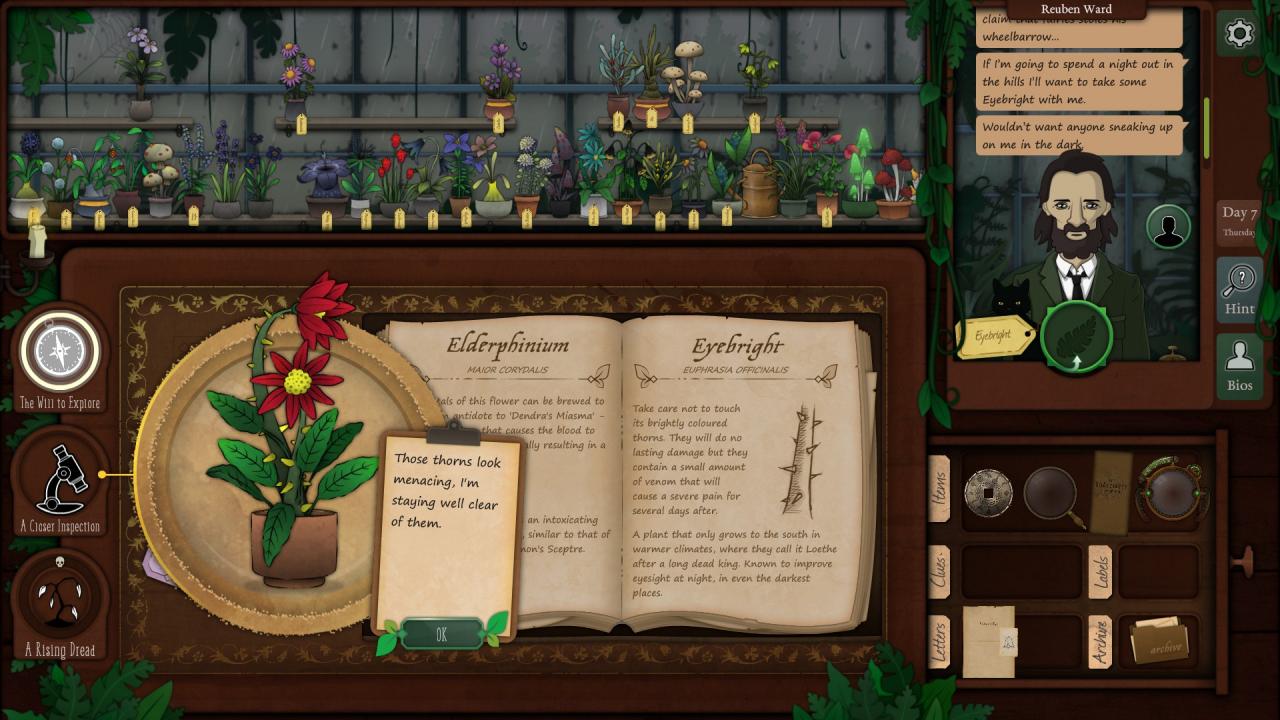Viewport: 1280px width, 720px height.
Task: Open the A Rising Dread meter
Action: (60, 600)
